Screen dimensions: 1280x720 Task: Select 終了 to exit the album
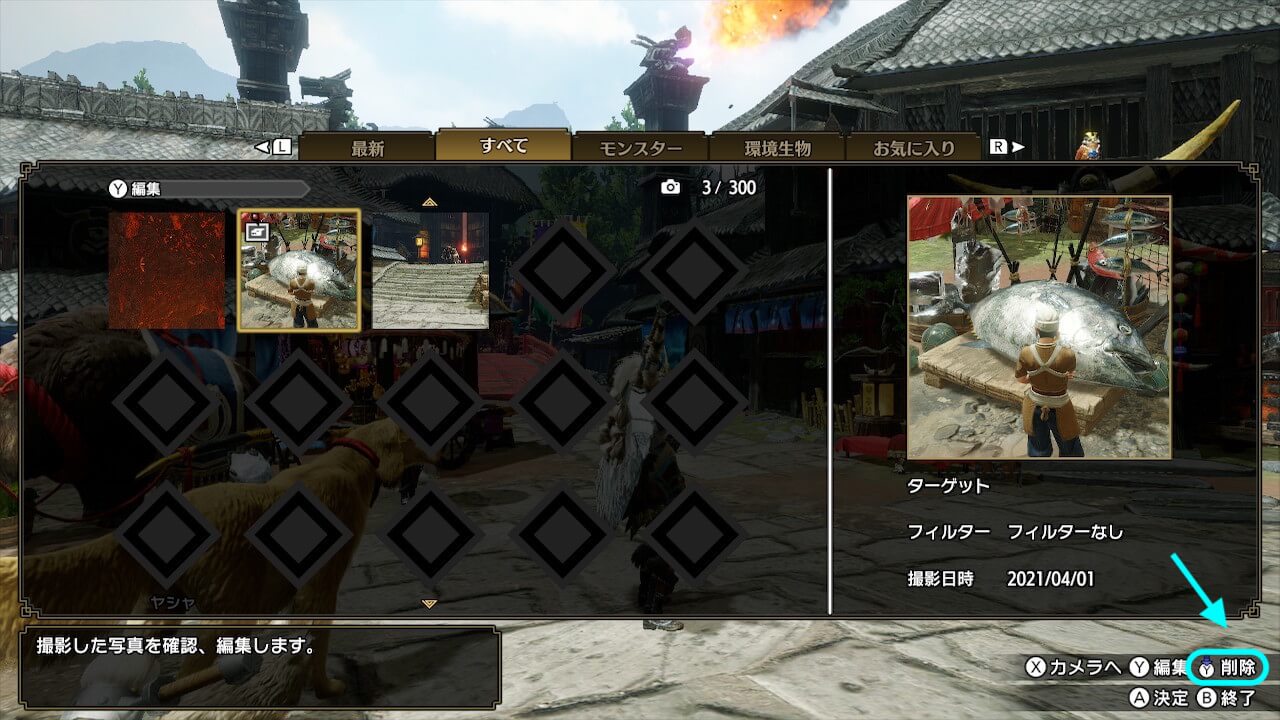[1227, 697]
